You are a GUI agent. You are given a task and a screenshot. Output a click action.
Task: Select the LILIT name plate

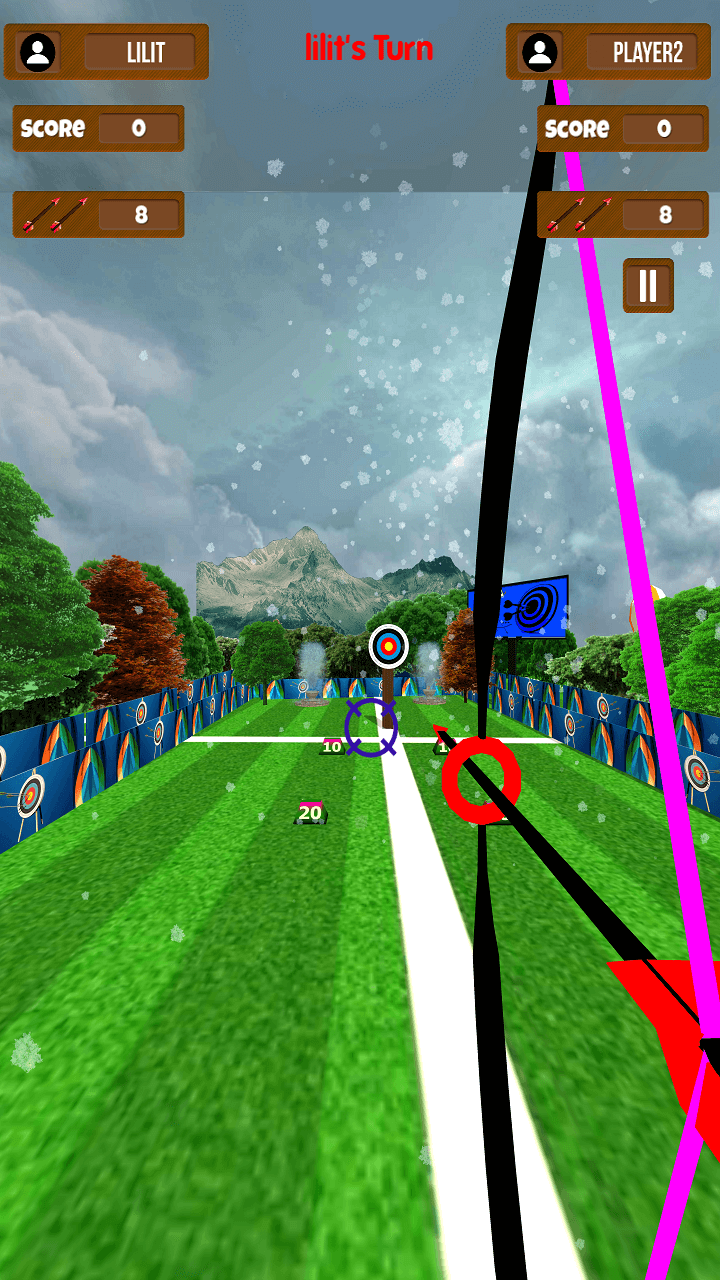145,53
